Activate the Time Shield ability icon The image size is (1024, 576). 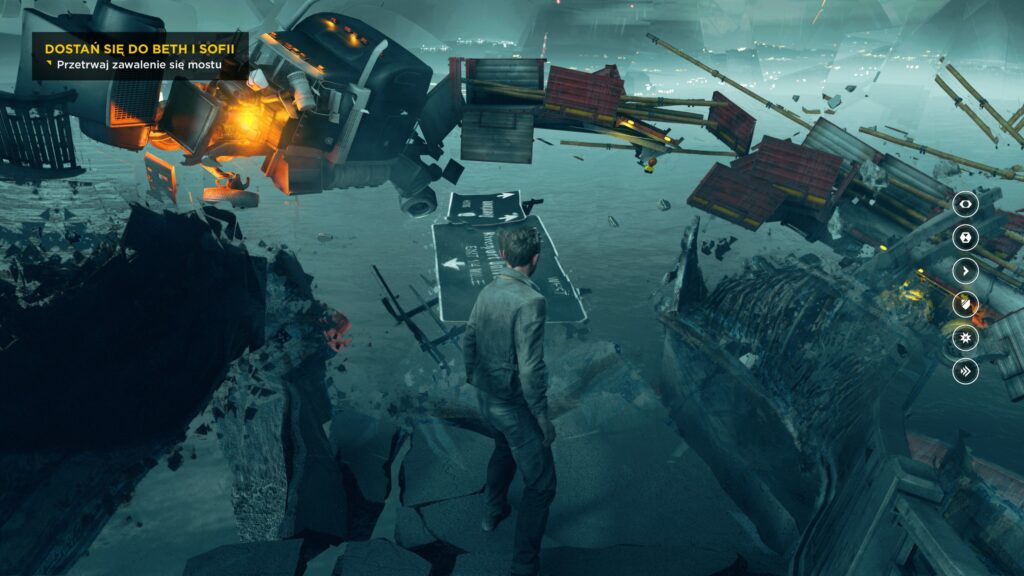[965, 304]
